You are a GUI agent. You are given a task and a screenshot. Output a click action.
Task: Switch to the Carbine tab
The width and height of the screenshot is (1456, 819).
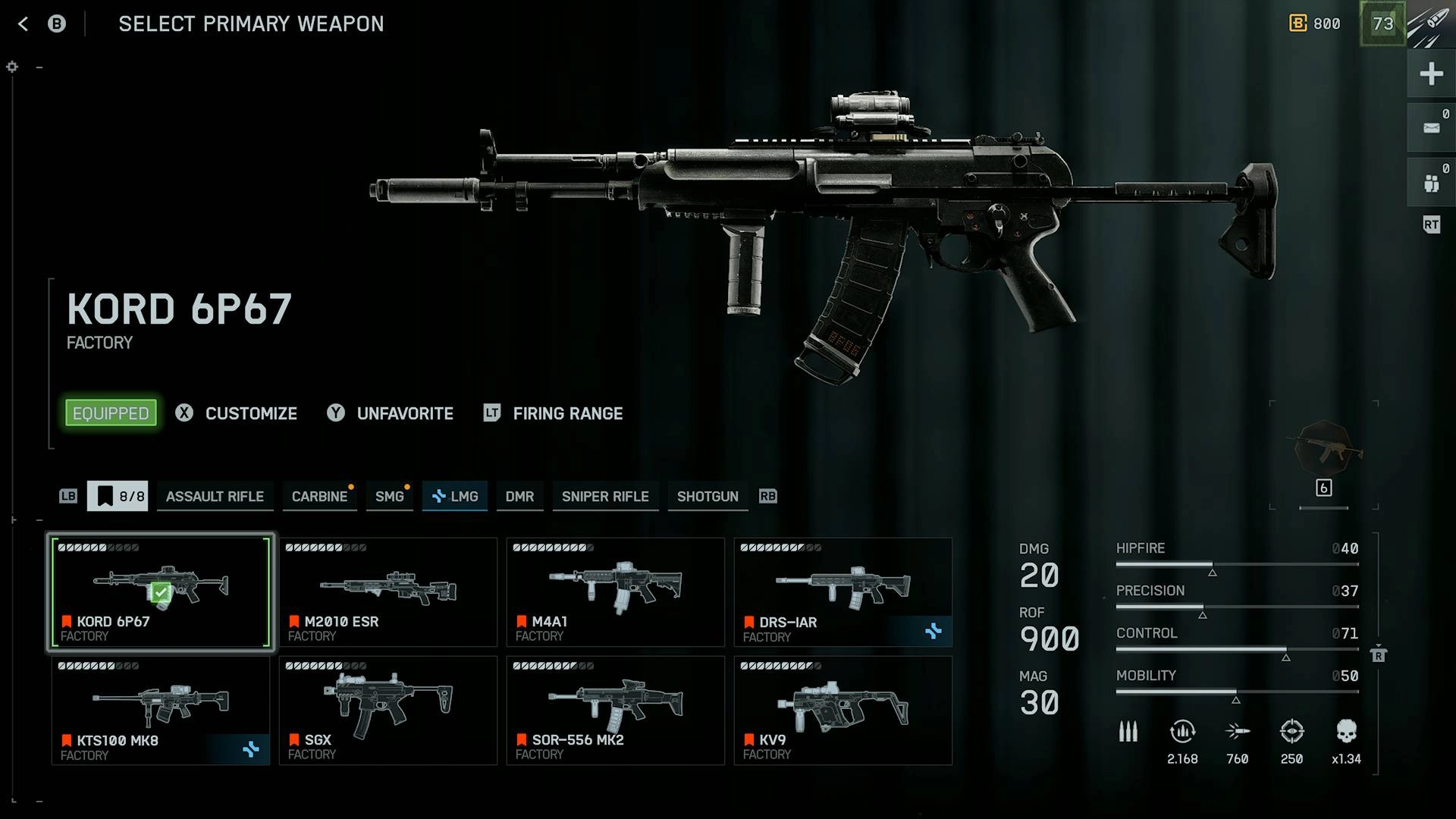pos(319,497)
